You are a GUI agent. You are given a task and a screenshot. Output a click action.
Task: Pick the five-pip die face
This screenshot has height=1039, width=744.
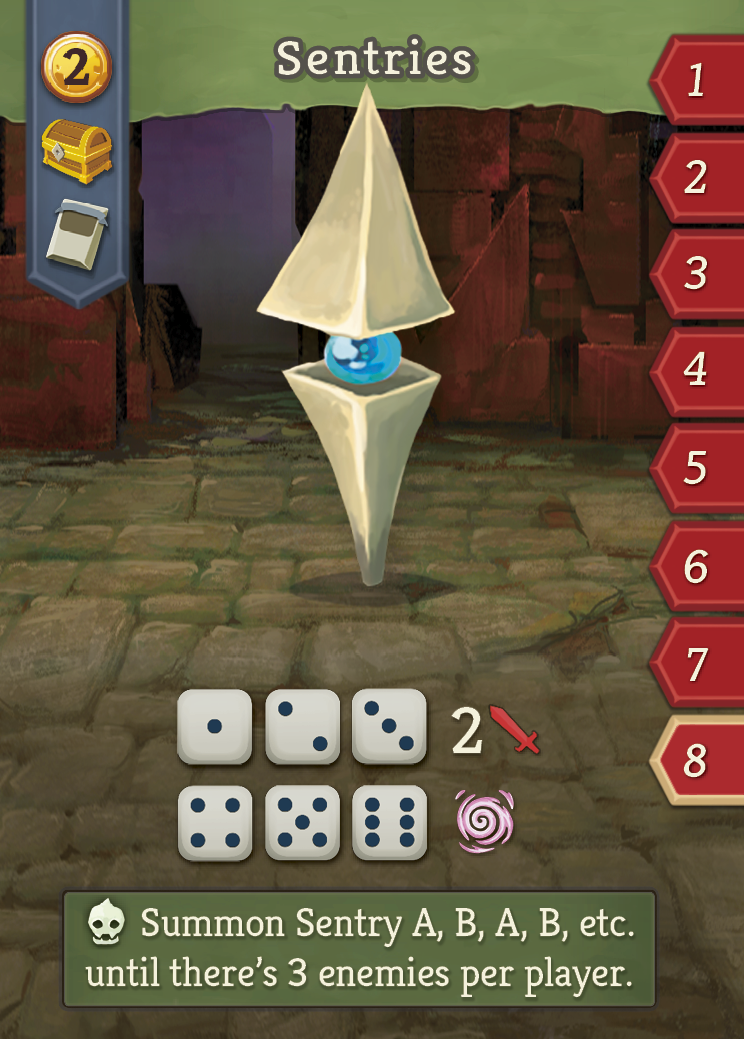302,823
